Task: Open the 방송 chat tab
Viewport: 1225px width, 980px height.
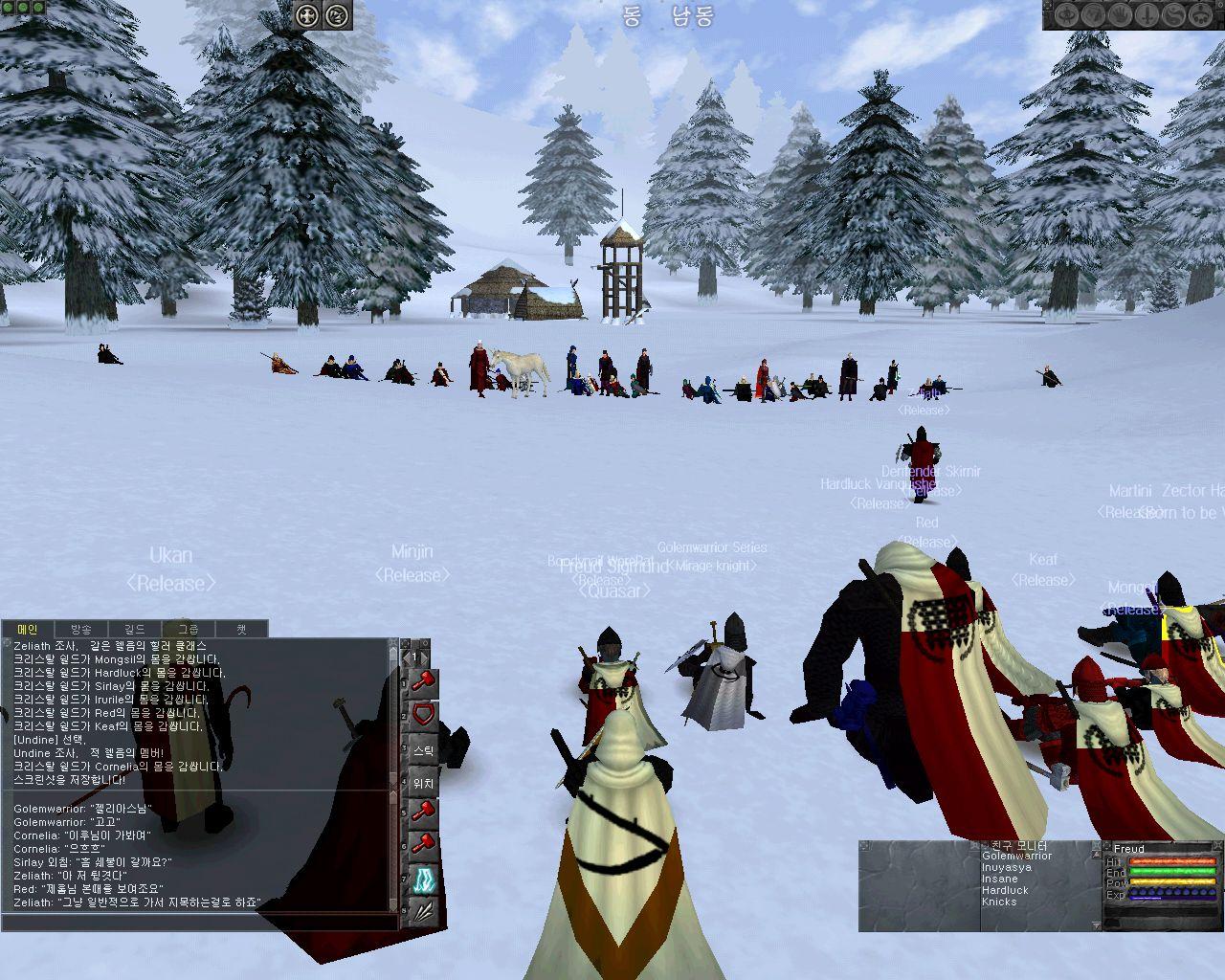Action: click(81, 629)
